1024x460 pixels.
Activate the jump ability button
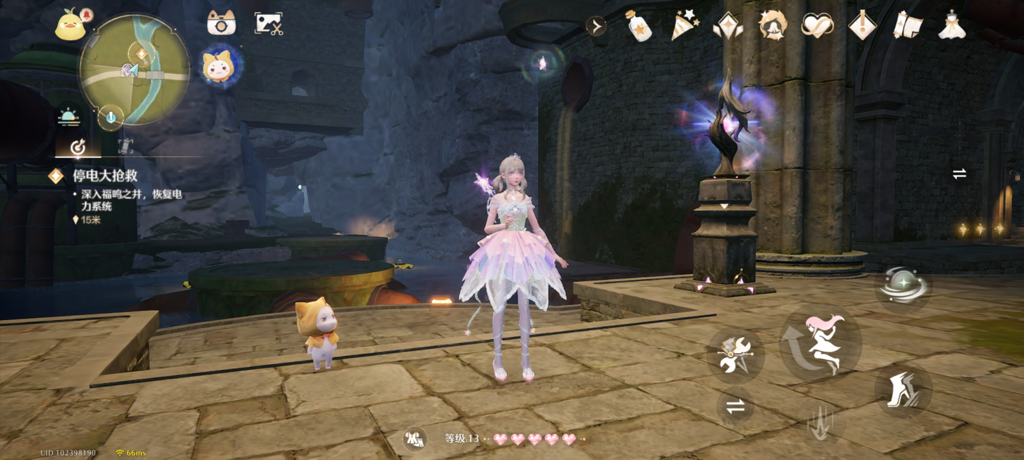coord(821,345)
